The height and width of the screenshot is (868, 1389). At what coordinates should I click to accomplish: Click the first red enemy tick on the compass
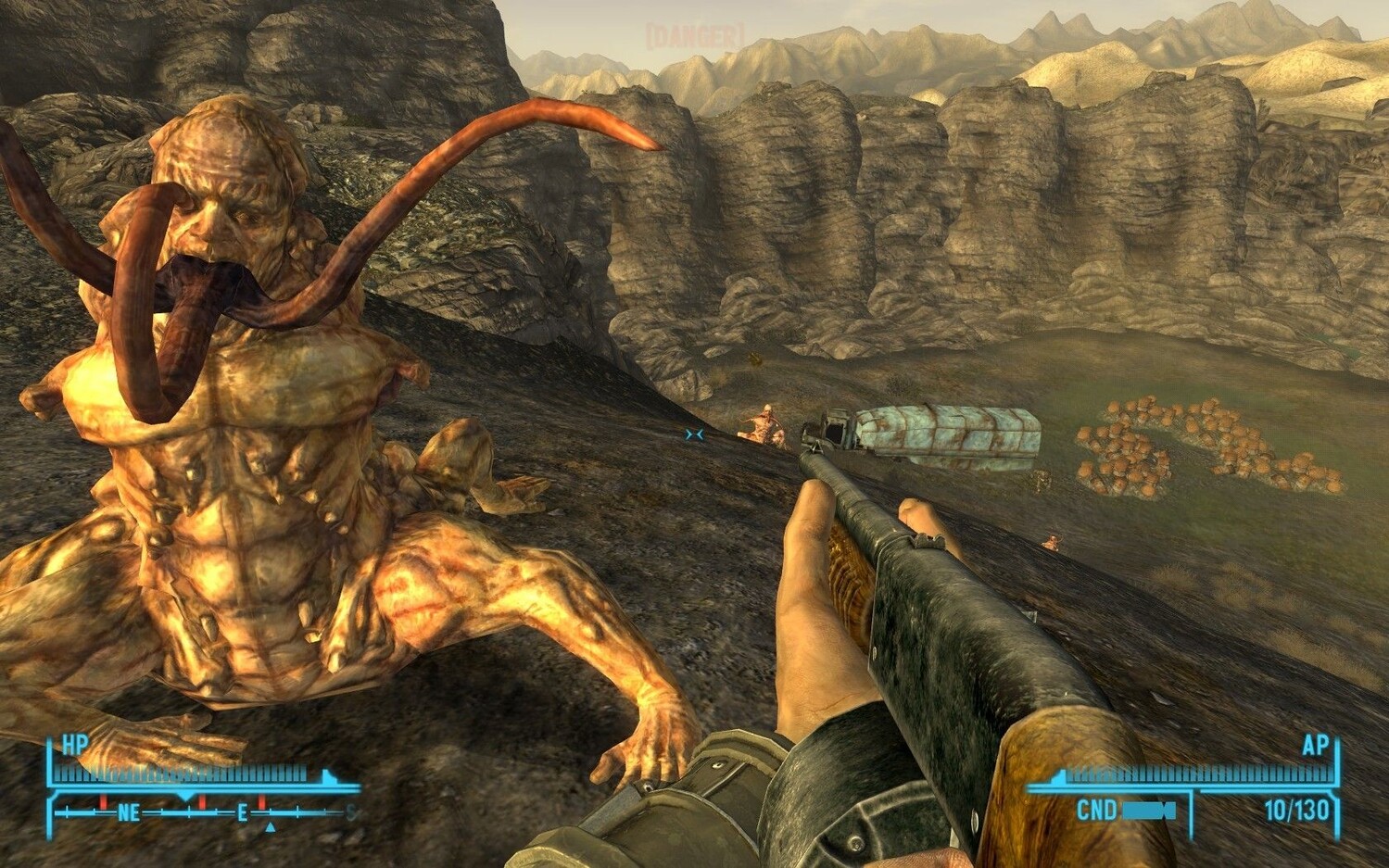(103, 800)
